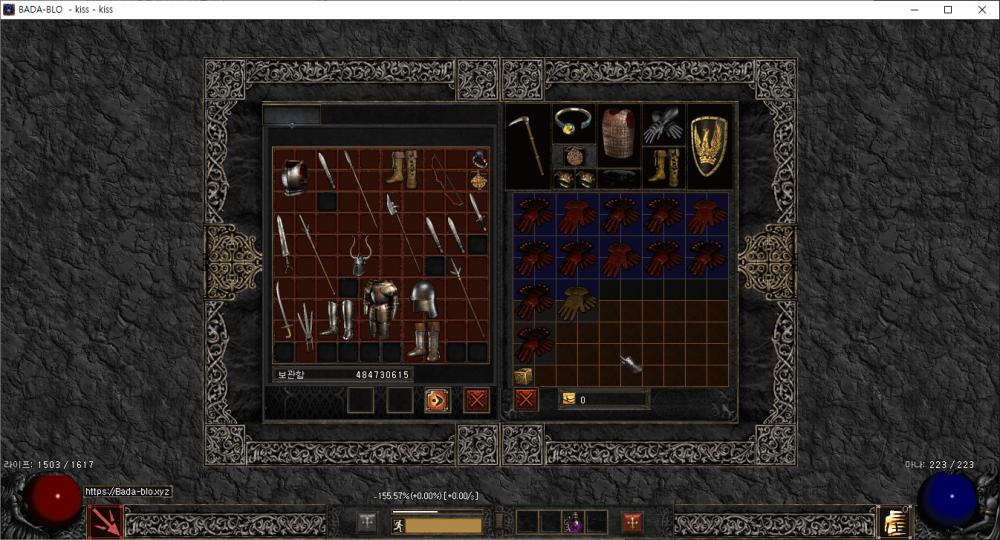This screenshot has height=540, width=1000.
Task: Pick the tan leather boots in stash
Action: [403, 168]
